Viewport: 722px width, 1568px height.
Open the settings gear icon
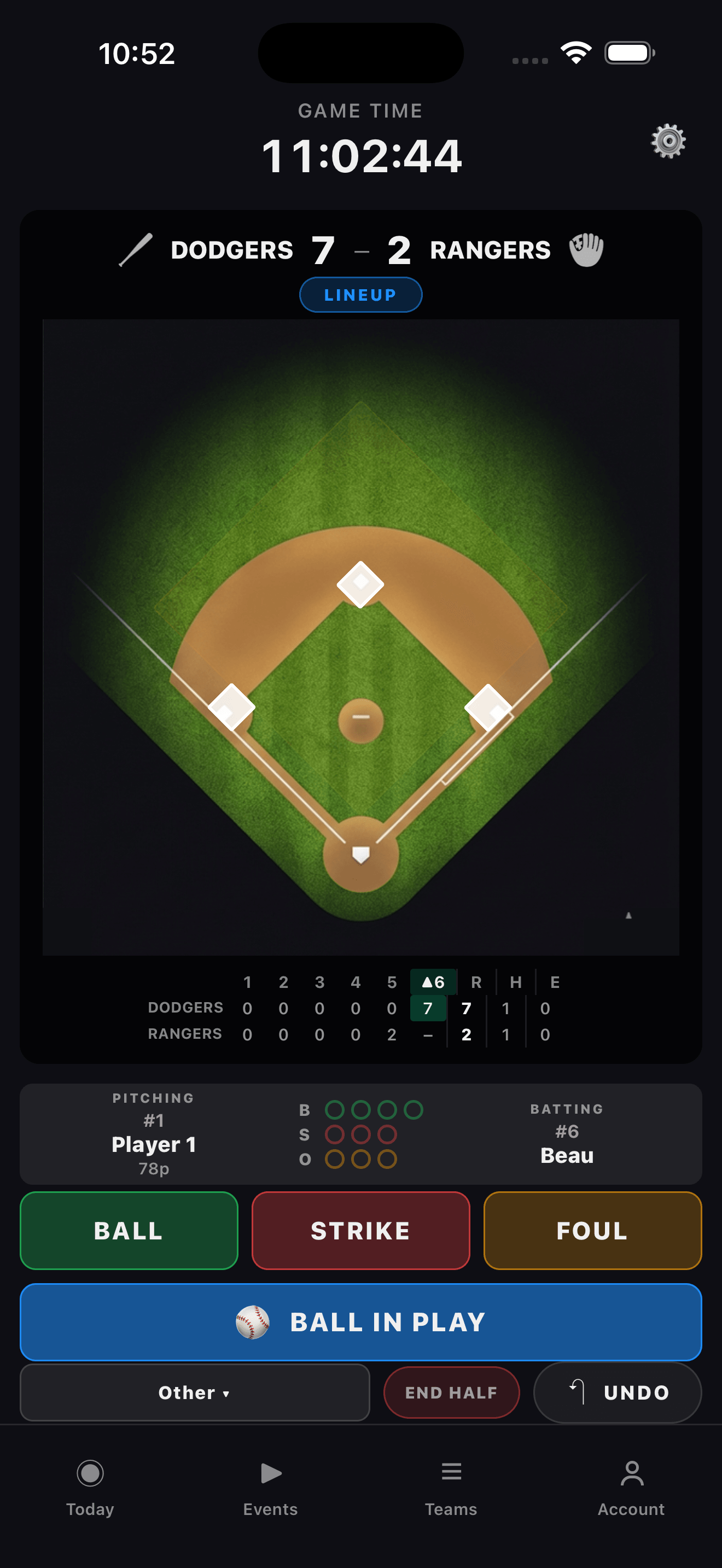pyautogui.click(x=668, y=140)
